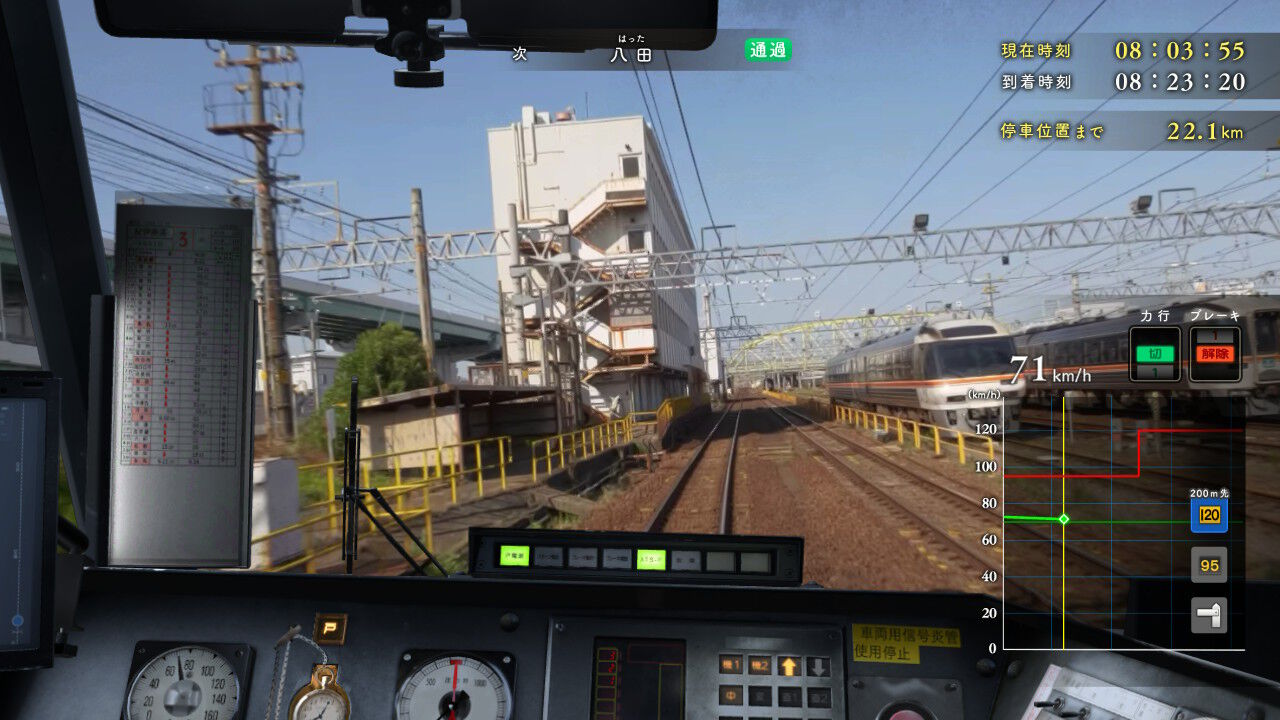Click the green diamond marker on the speed graph

tap(1065, 517)
